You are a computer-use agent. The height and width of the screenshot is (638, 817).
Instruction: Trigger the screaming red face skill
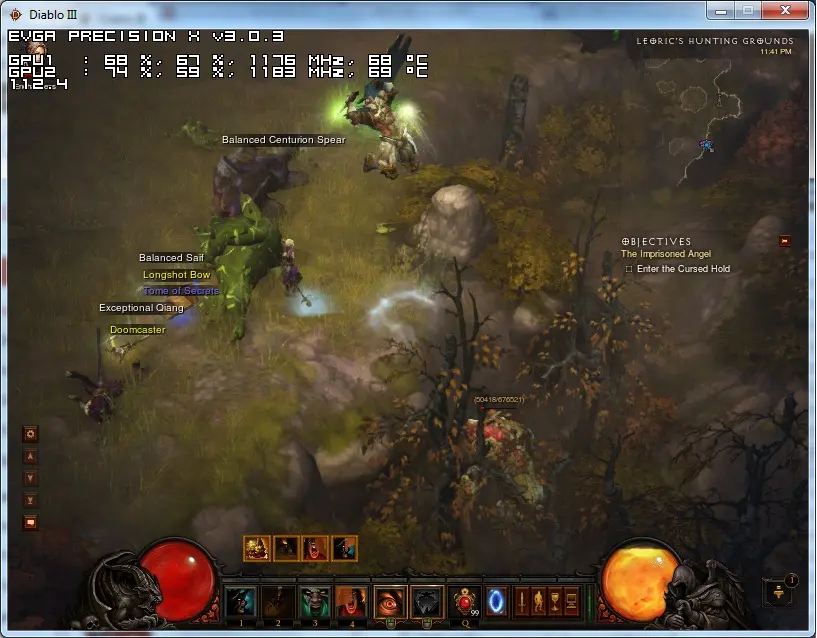[x=351, y=602]
